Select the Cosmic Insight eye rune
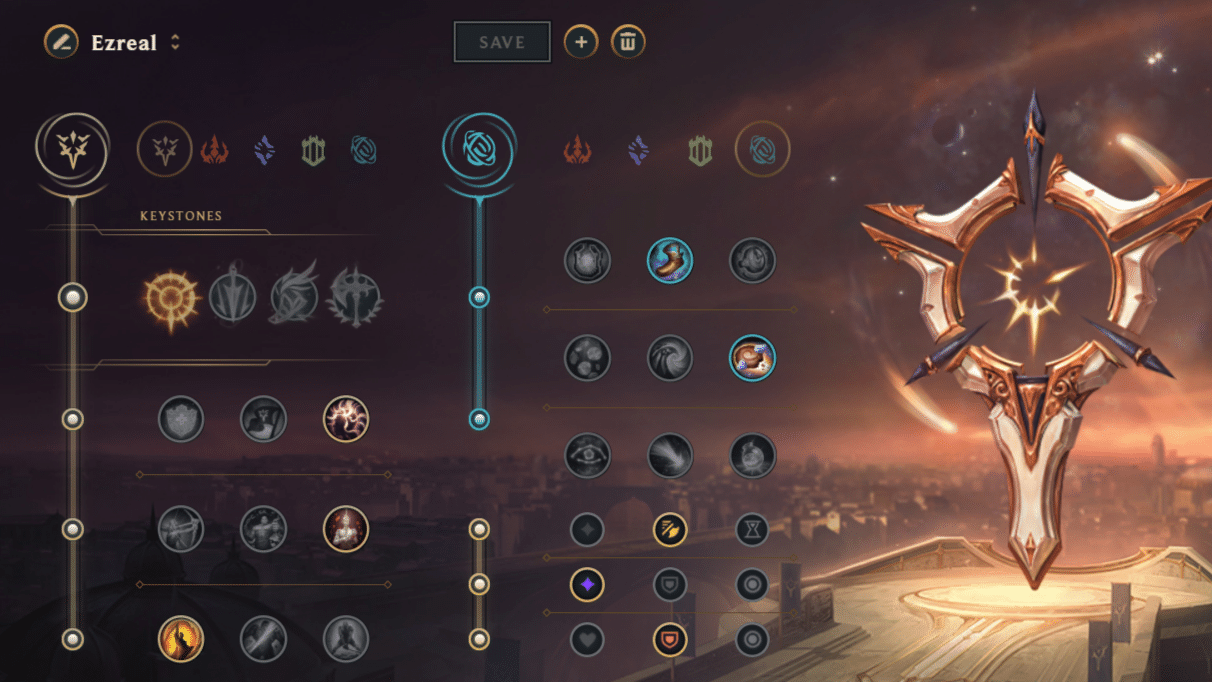The width and height of the screenshot is (1212, 682). [x=587, y=456]
